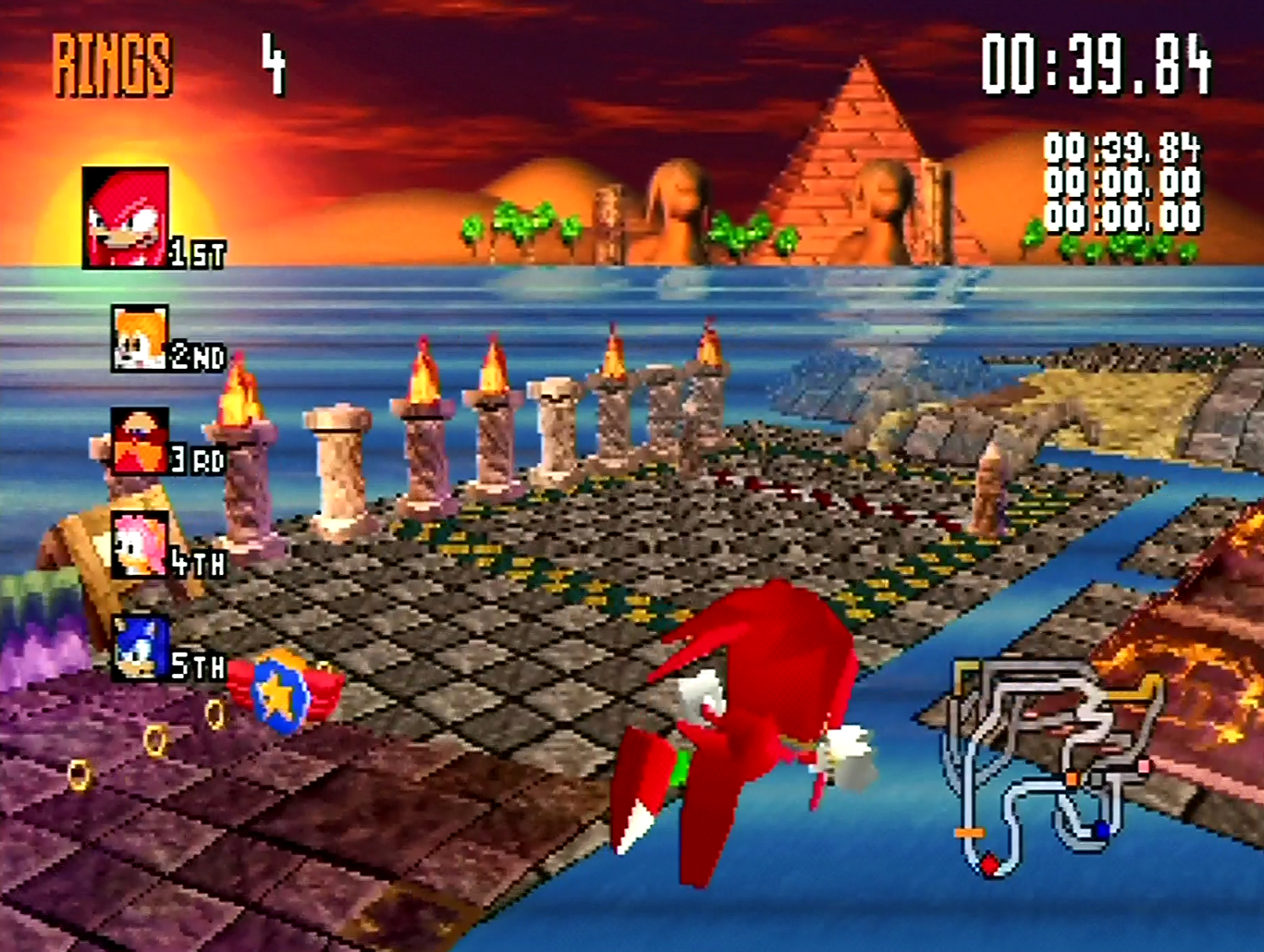The height and width of the screenshot is (952, 1264).
Task: Select Tails' 2nd place portrait
Action: pyautogui.click(x=140, y=339)
